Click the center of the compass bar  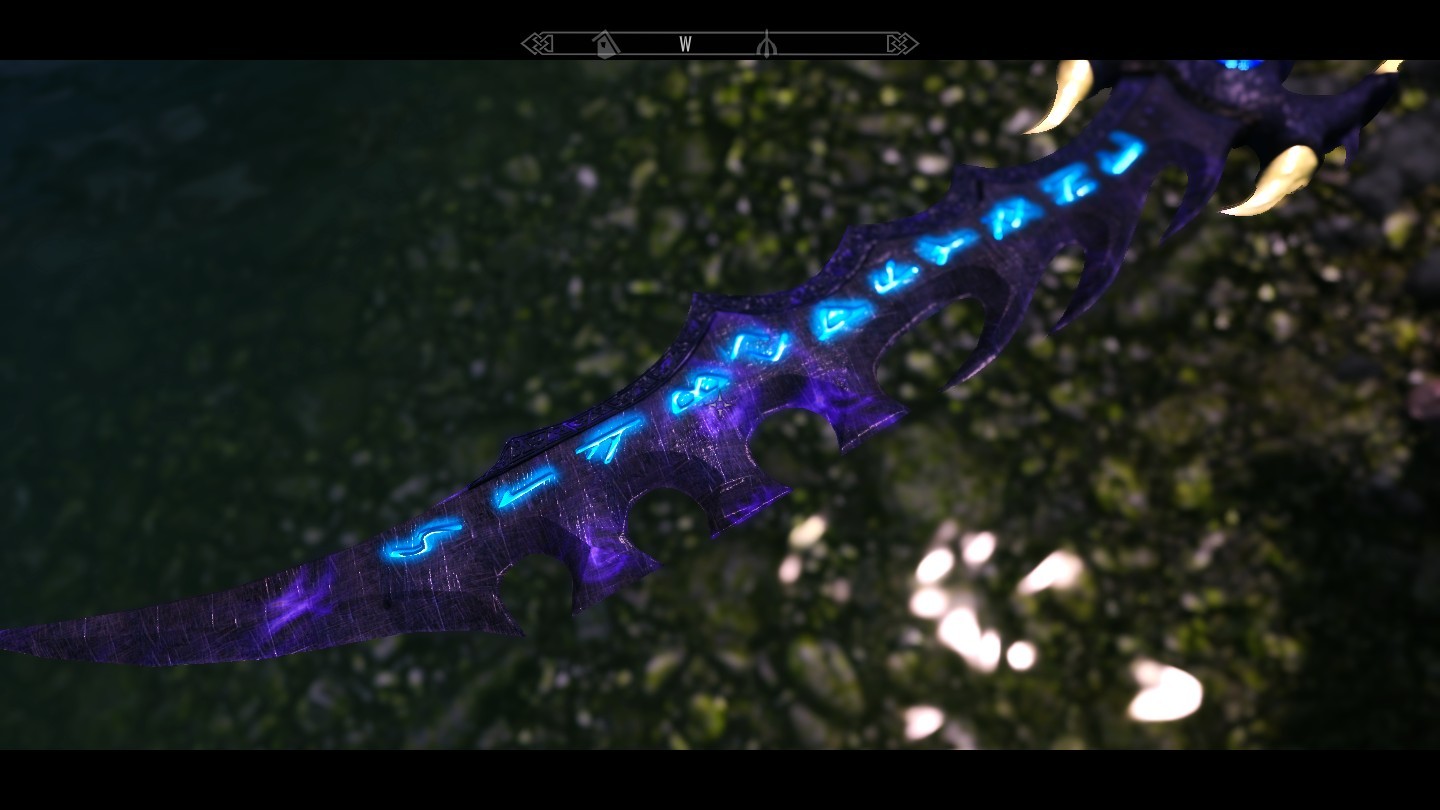[712, 43]
